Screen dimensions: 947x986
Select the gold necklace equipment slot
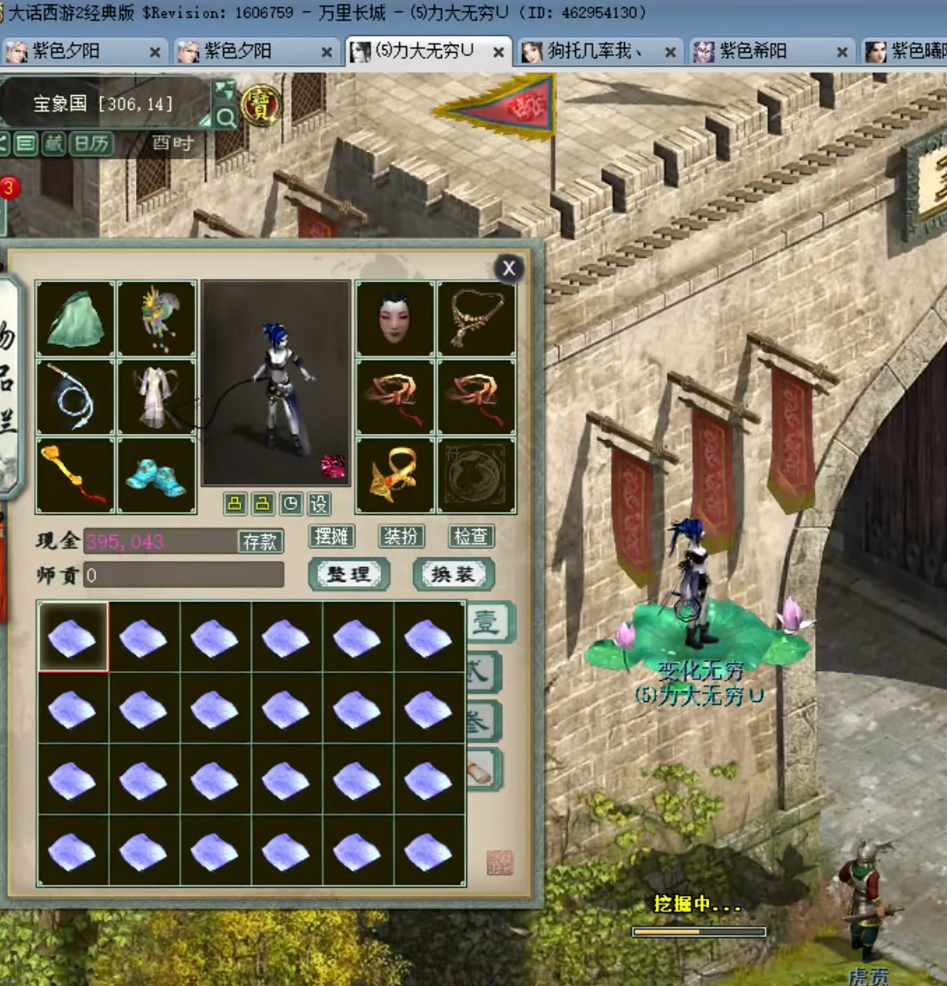click(x=476, y=319)
